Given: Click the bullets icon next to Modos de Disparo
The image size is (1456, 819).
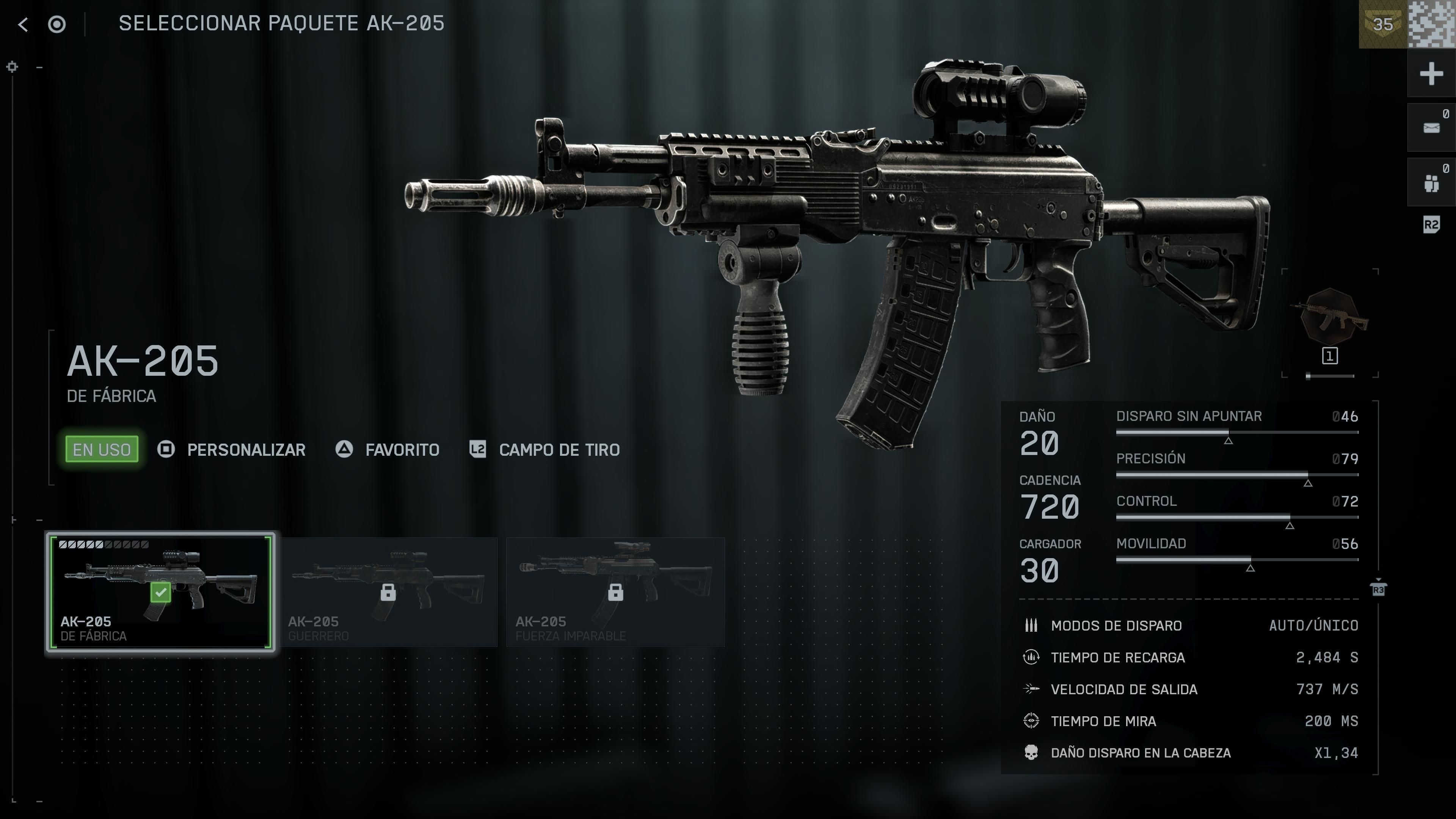Looking at the screenshot, I should 1031,626.
